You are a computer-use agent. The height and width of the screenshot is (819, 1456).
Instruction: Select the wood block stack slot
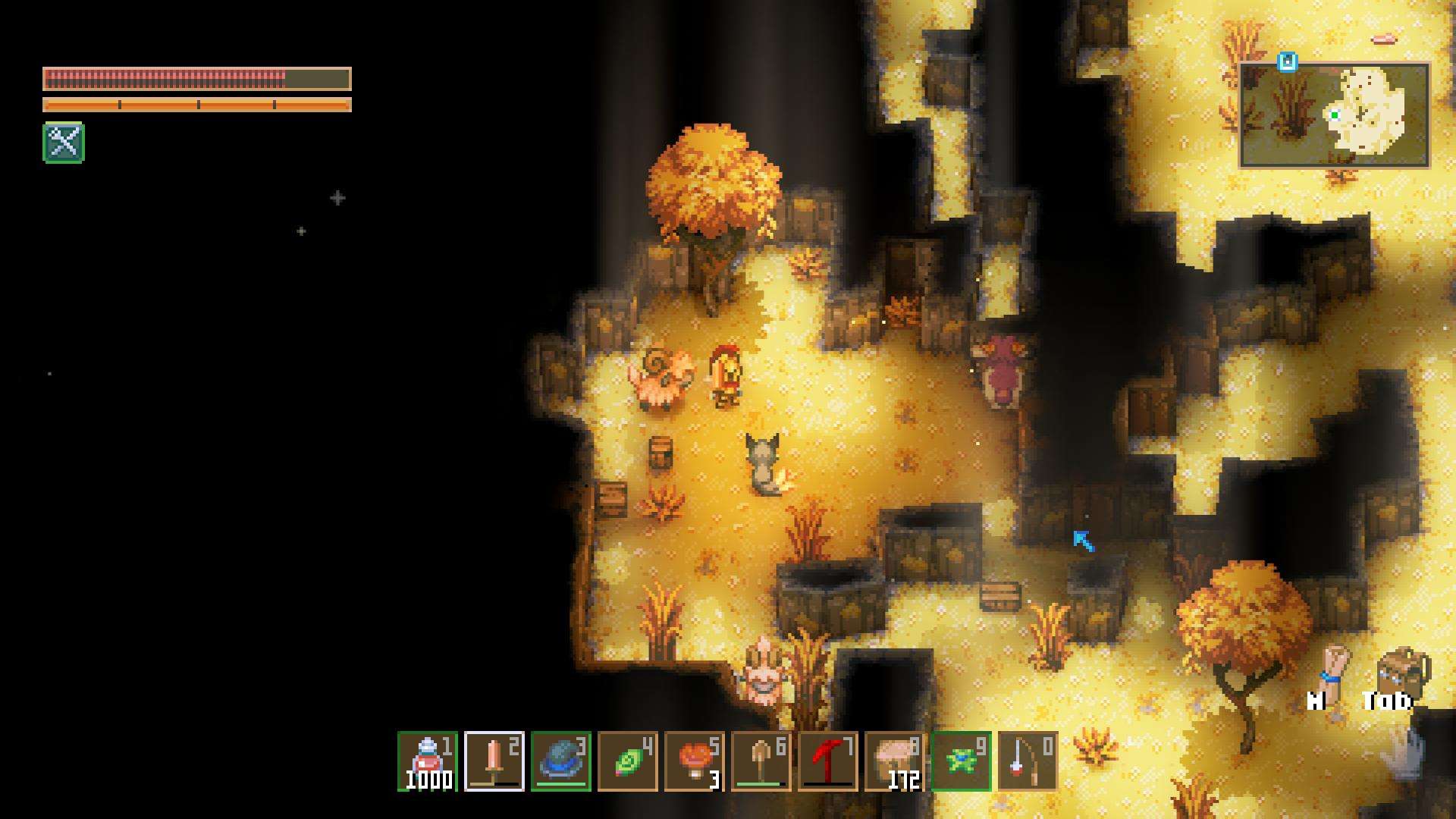[x=895, y=761]
